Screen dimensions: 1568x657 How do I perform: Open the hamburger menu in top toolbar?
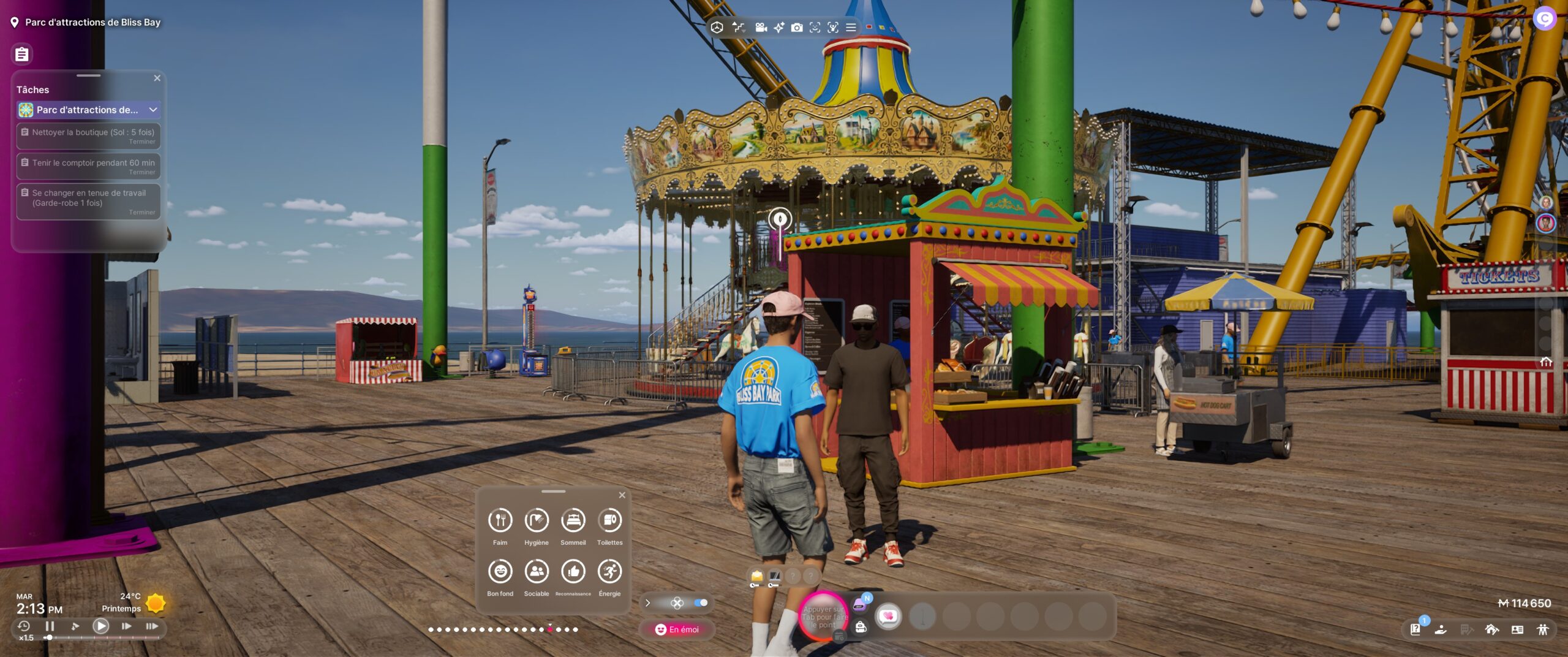pyautogui.click(x=851, y=28)
